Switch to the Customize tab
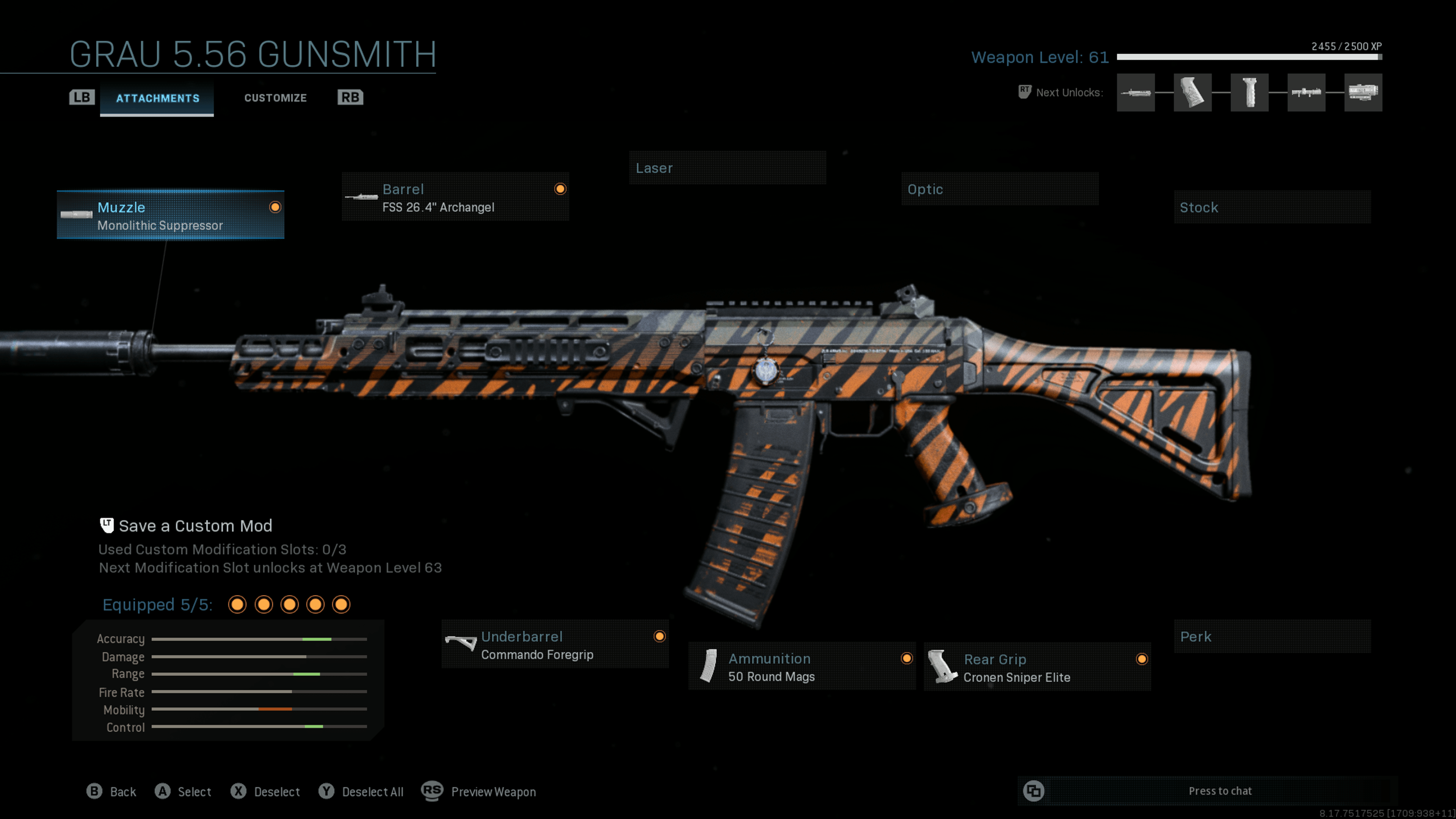 [275, 97]
